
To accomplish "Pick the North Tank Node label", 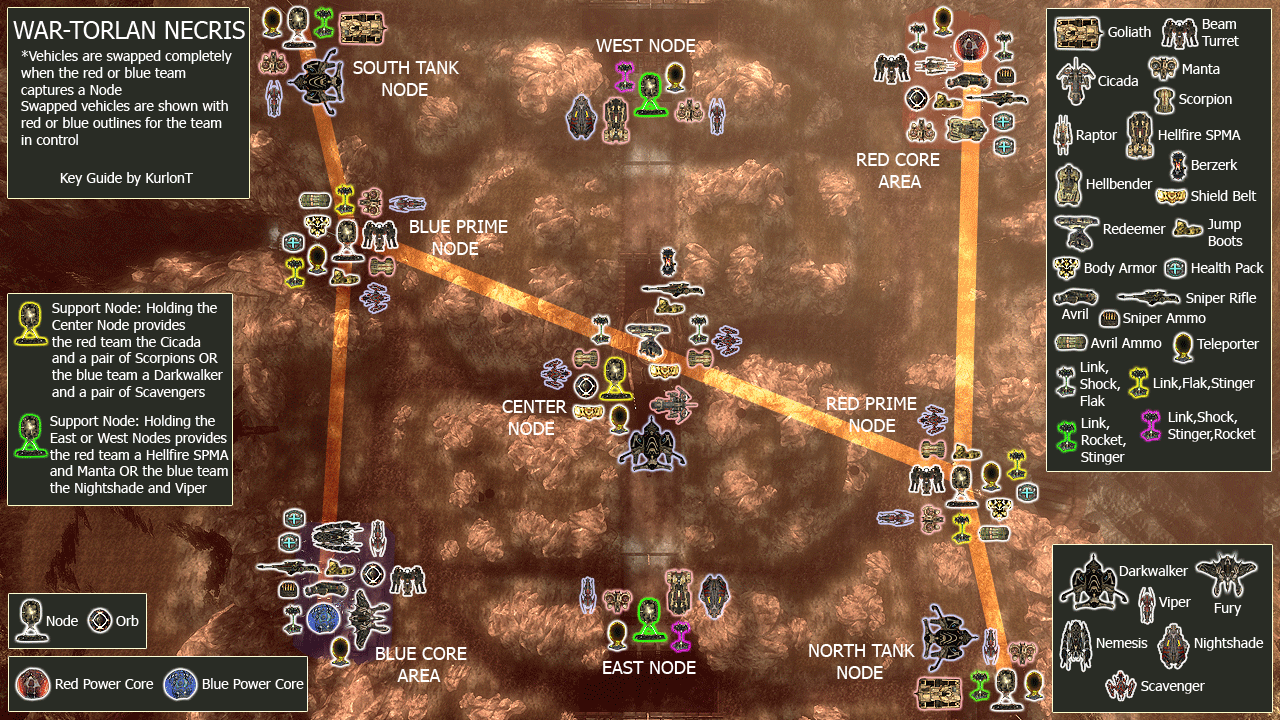I will tap(860, 662).
